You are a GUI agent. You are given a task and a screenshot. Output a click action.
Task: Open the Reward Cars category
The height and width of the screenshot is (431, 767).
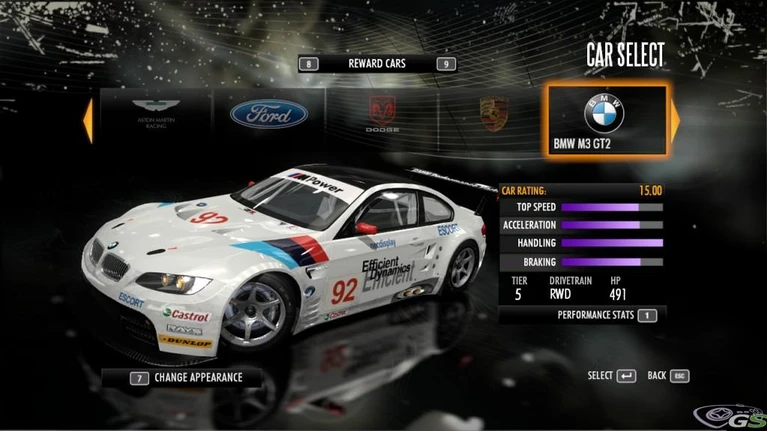click(377, 64)
